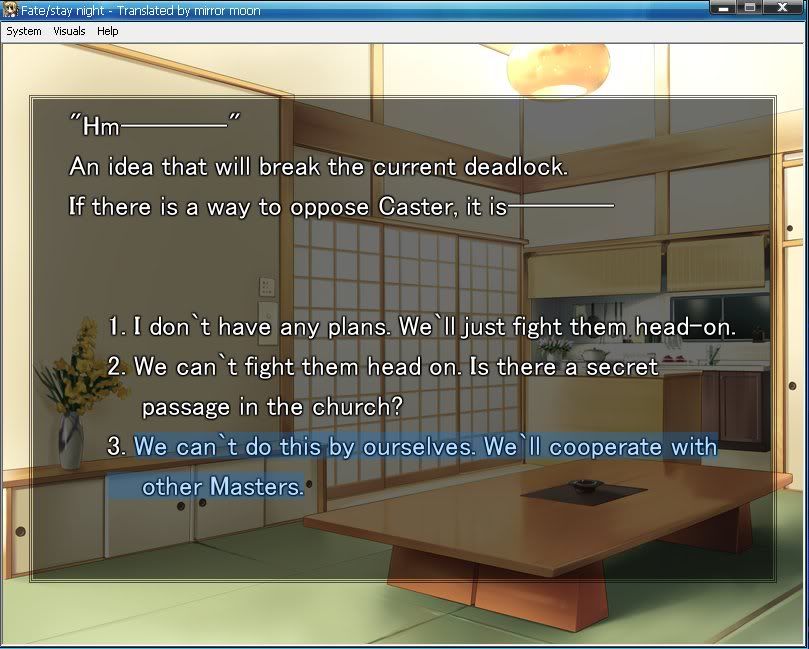The image size is (809, 649).
Task: Minimize the game window
Action: (723, 8)
